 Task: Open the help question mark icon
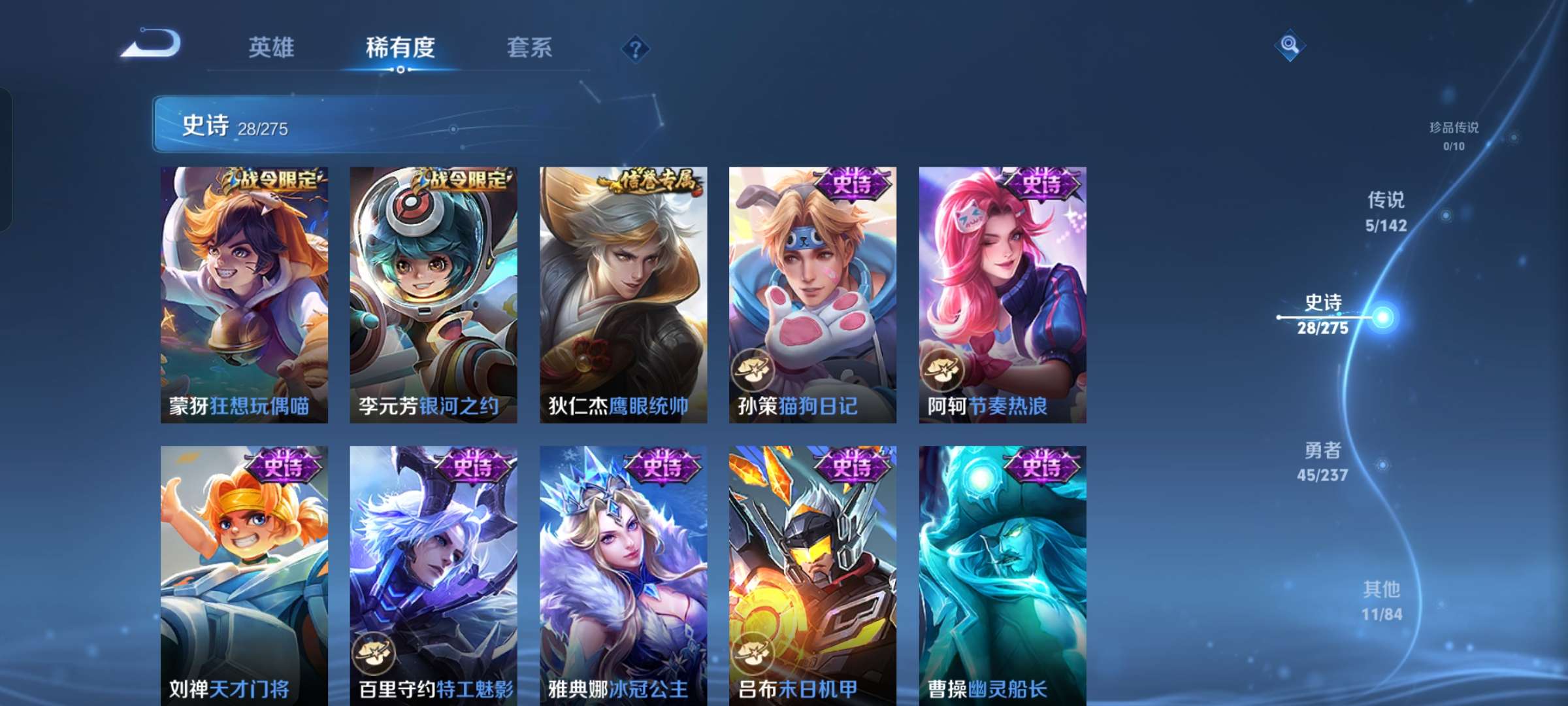[x=637, y=47]
